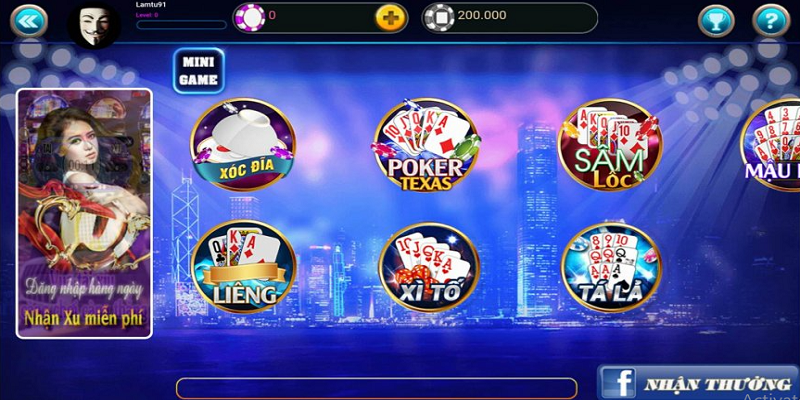Enter the Tá Lả game
Image resolution: width=800 pixels, height=400 pixels.
pyautogui.click(x=610, y=265)
